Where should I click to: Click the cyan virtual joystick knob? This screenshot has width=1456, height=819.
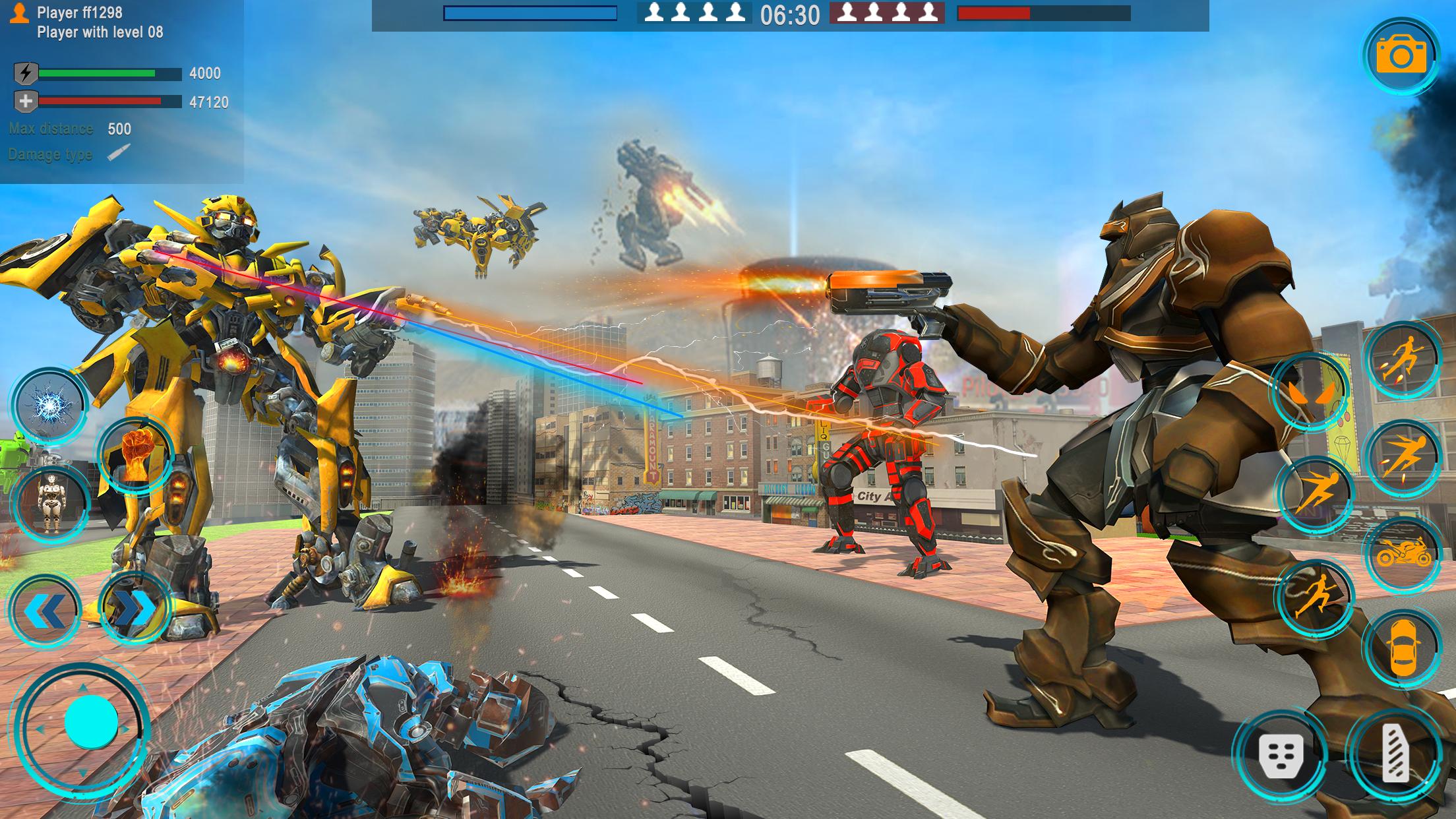[90, 722]
